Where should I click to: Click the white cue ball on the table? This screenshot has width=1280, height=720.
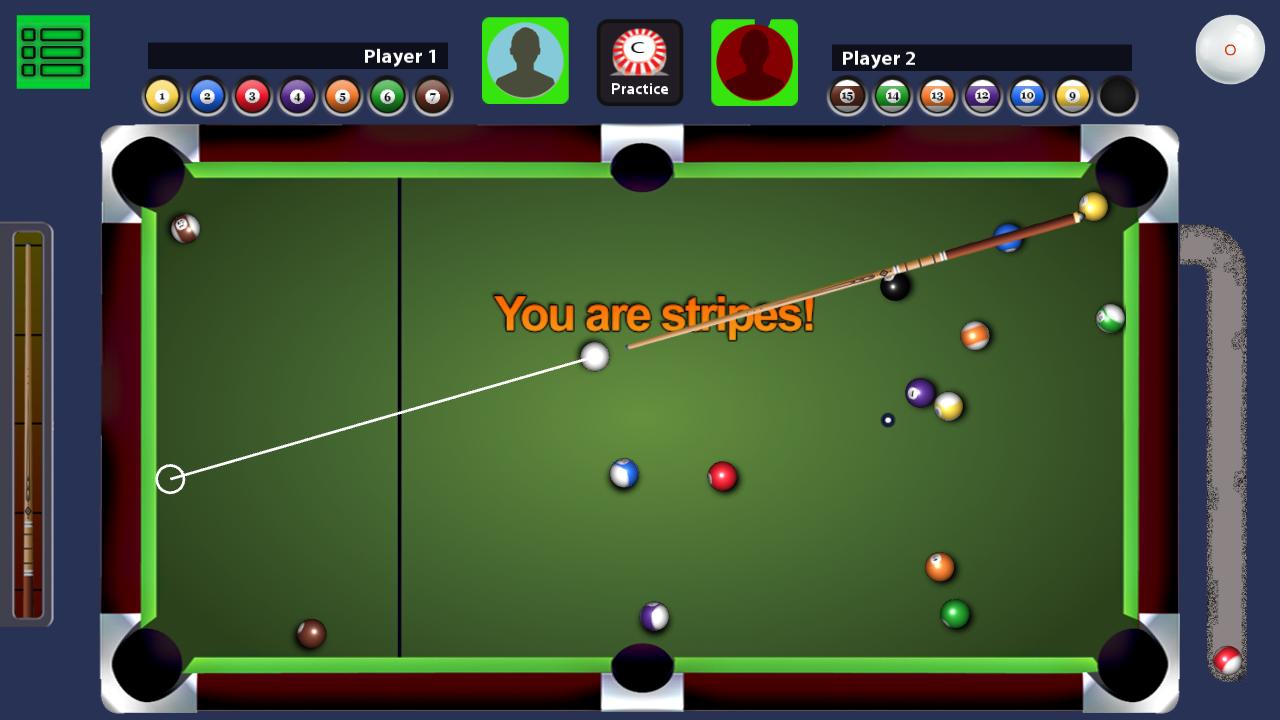593,356
